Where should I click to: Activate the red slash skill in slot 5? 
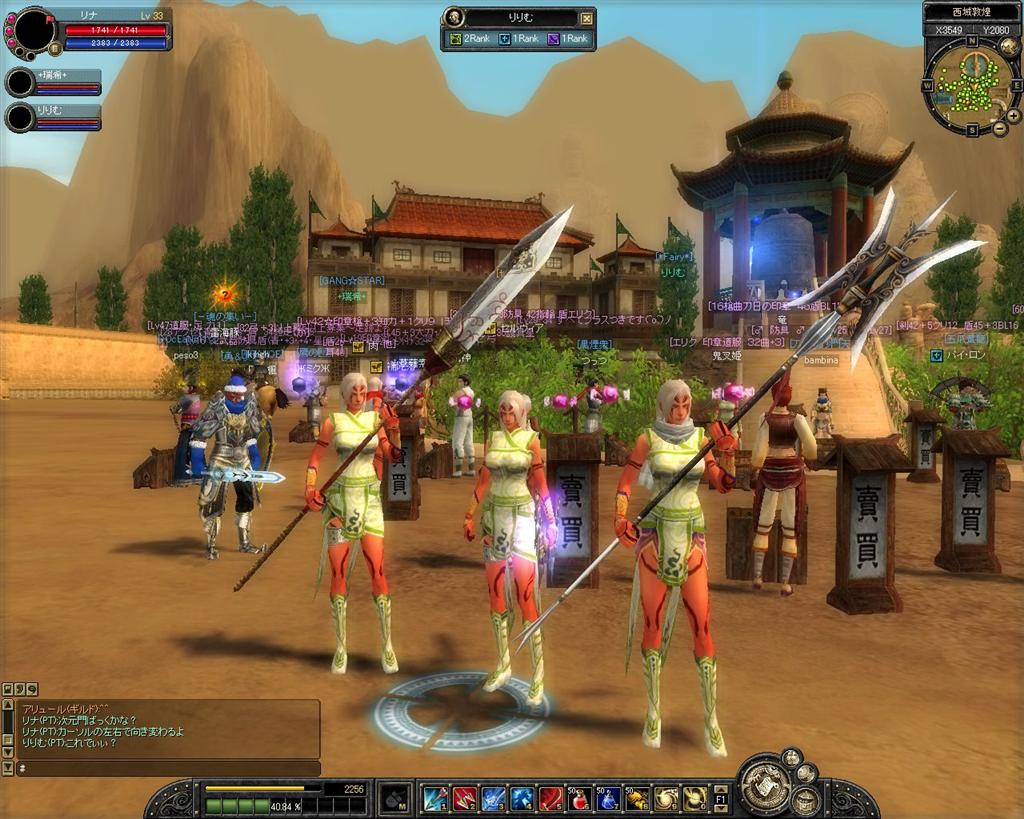coord(551,798)
